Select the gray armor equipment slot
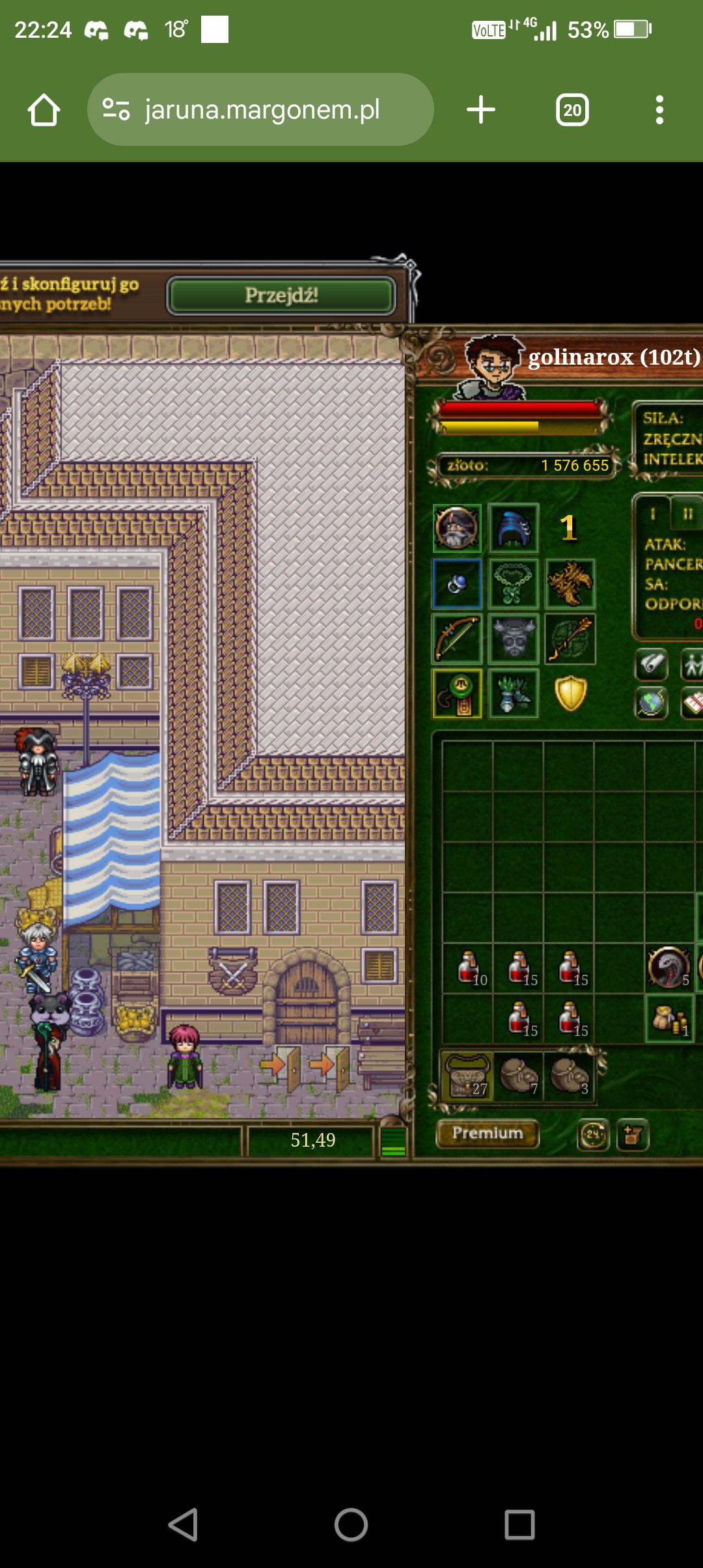 [514, 639]
